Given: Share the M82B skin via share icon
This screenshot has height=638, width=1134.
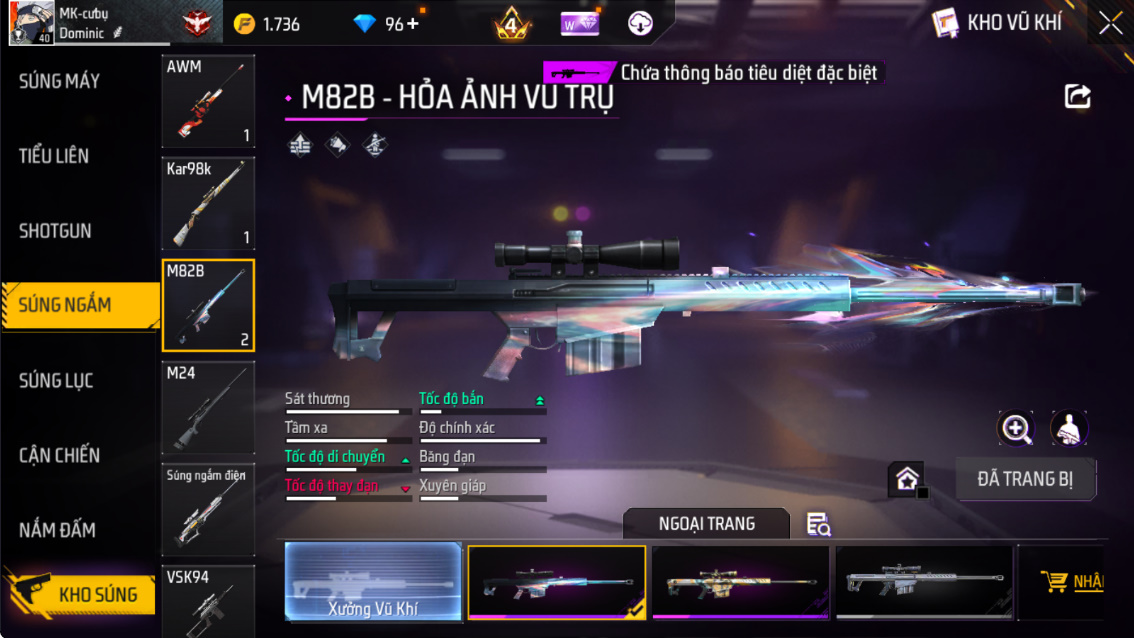Looking at the screenshot, I should tap(1077, 96).
